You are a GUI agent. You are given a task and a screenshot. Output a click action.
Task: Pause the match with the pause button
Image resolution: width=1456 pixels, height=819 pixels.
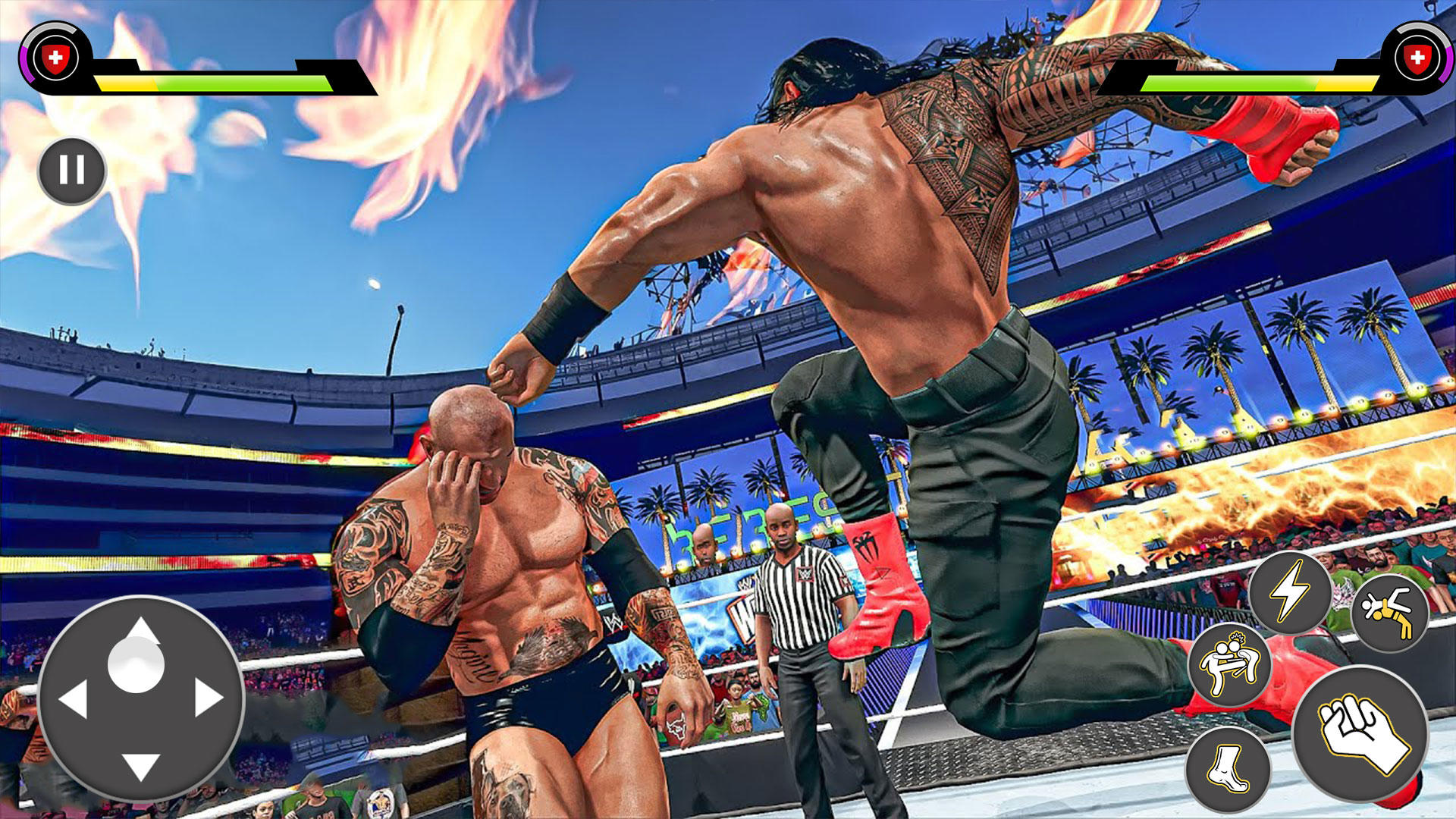(72, 171)
